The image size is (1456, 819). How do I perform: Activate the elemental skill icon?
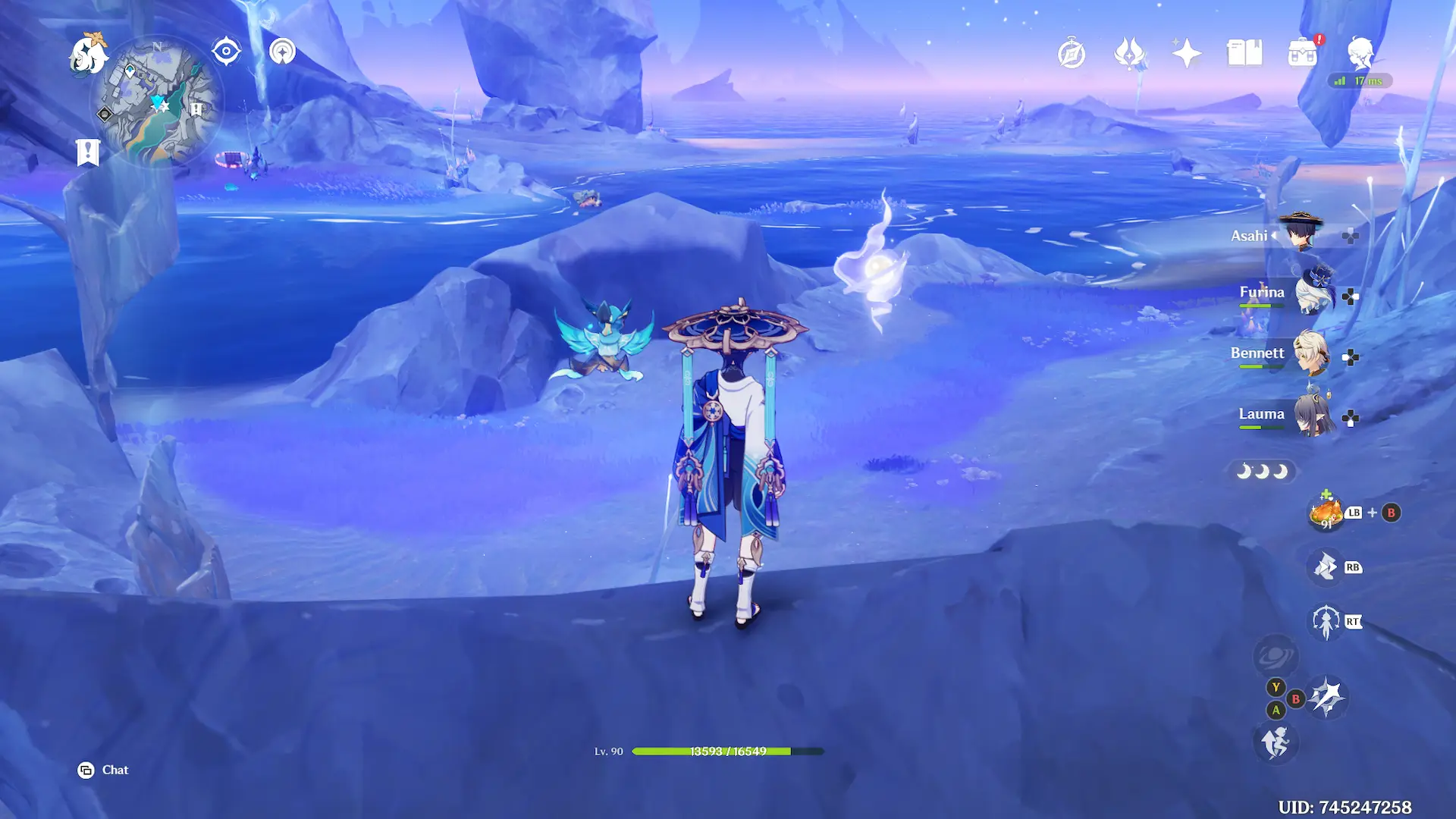tap(1326, 567)
